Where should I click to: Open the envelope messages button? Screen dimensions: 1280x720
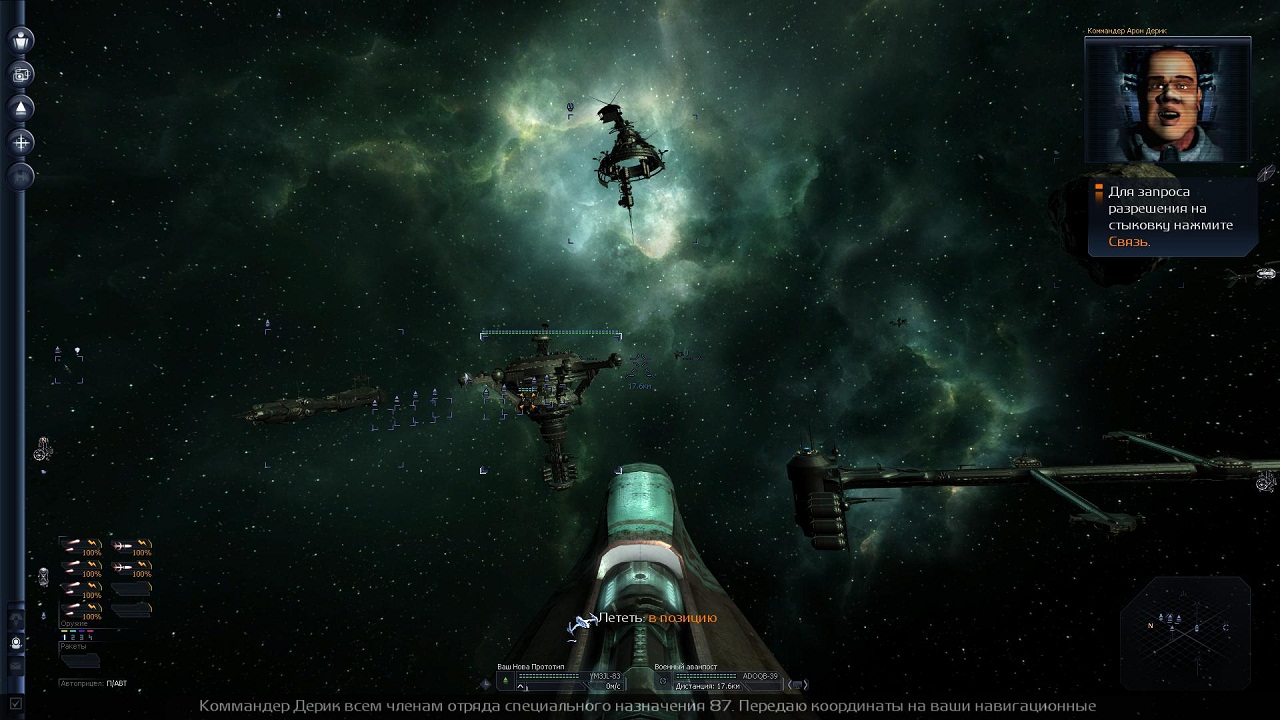click(16, 665)
